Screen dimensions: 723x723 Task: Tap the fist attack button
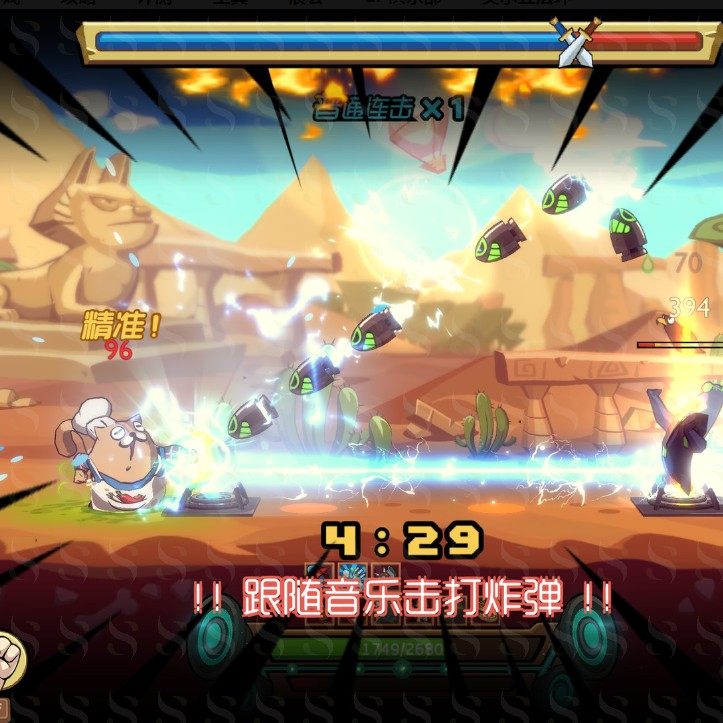click(x=8, y=657)
